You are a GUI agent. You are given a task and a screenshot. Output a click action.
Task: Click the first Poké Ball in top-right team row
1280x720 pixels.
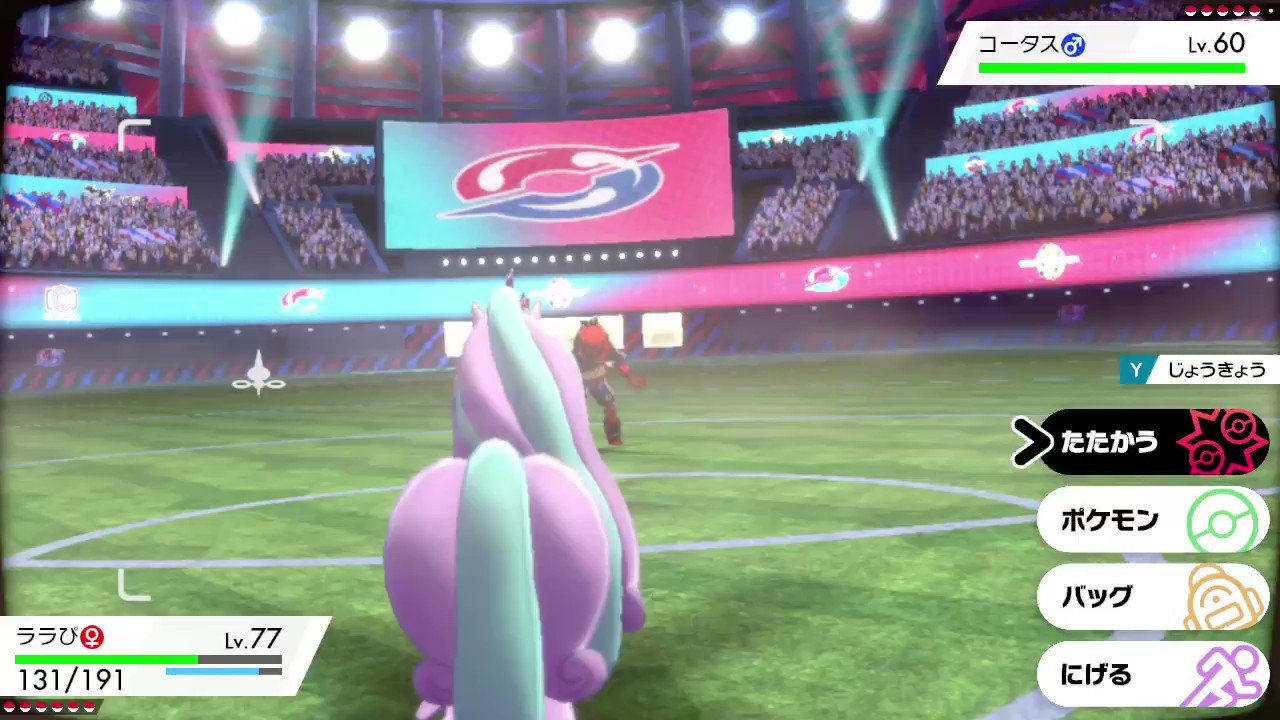[x=1192, y=12]
